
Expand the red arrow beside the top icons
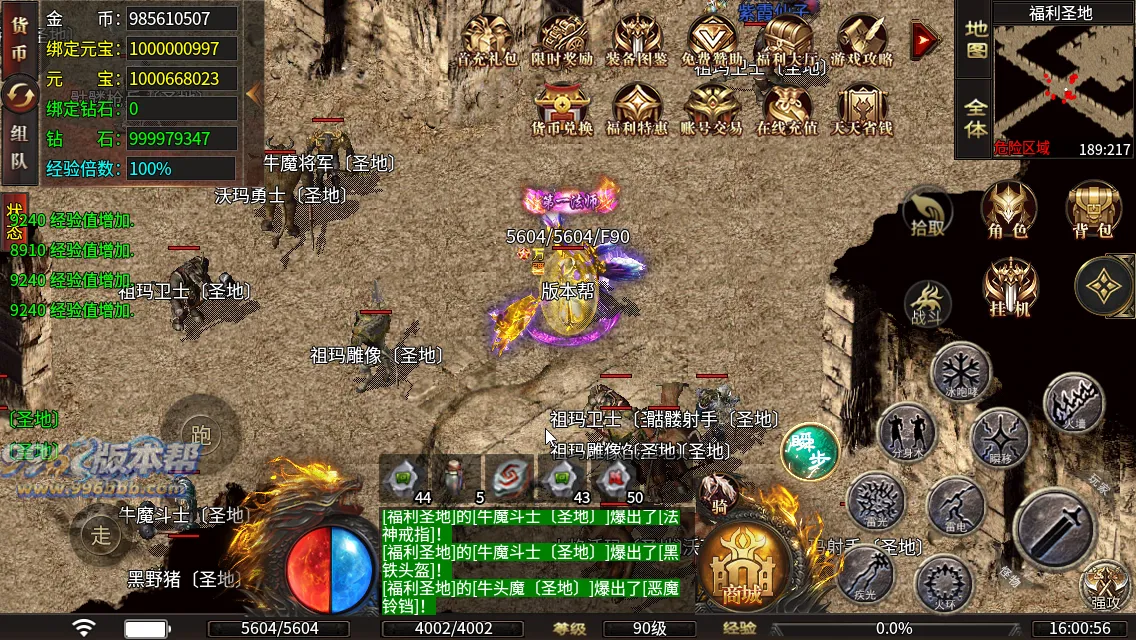coord(925,39)
